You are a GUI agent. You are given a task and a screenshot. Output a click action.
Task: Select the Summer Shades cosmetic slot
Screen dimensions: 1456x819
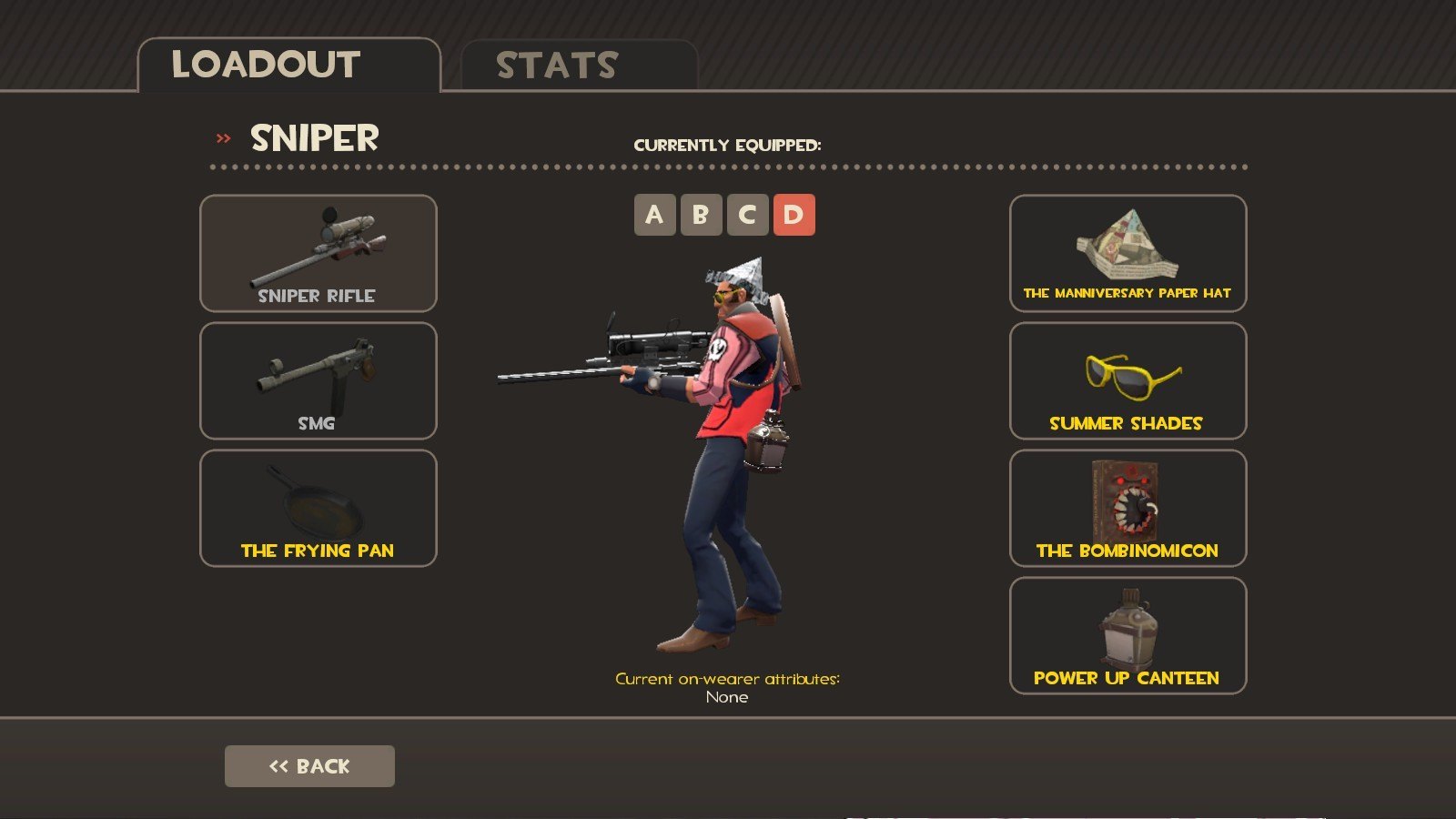point(1127,381)
